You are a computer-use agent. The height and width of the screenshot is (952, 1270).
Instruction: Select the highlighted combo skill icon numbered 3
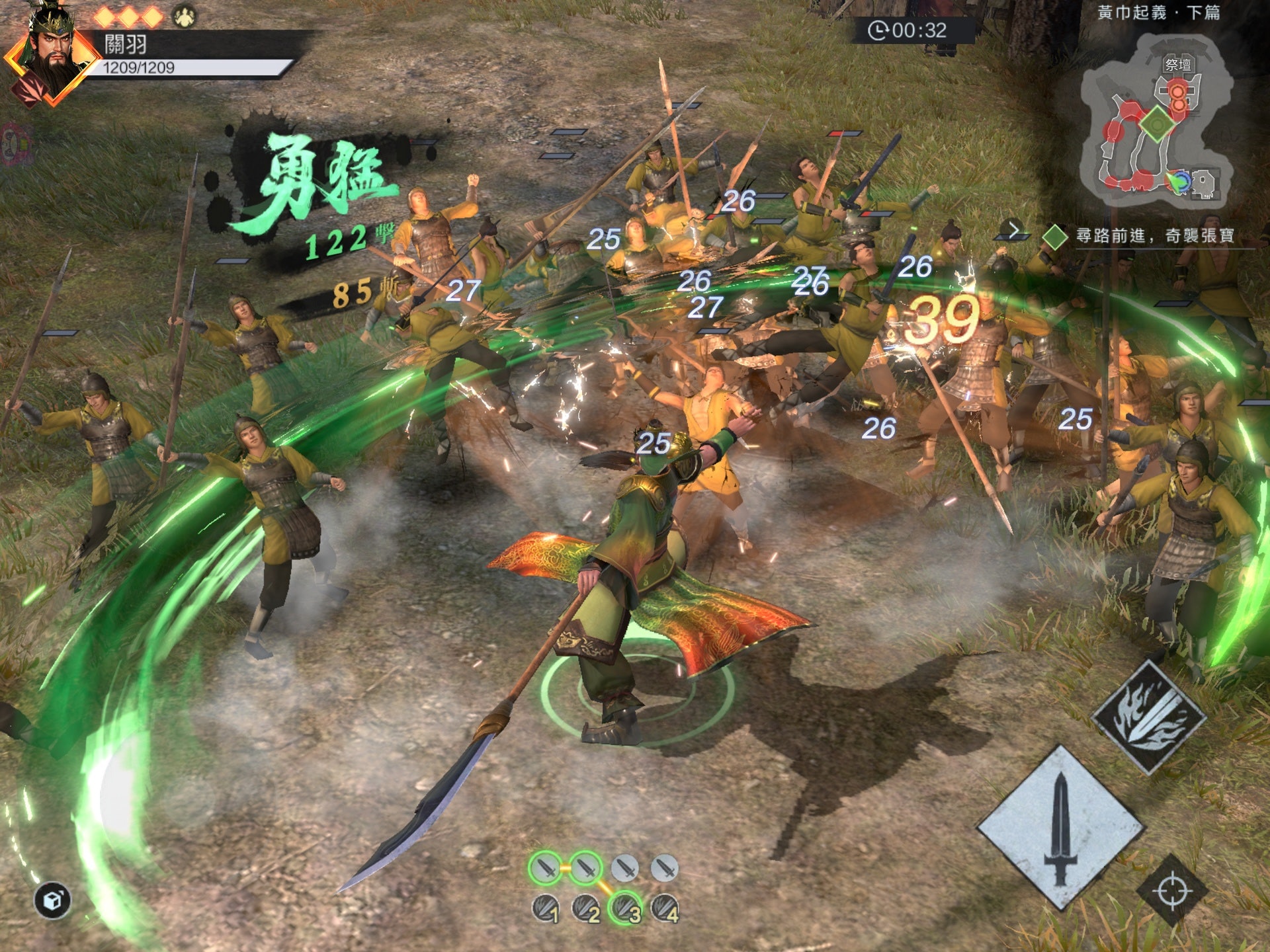click(x=626, y=909)
